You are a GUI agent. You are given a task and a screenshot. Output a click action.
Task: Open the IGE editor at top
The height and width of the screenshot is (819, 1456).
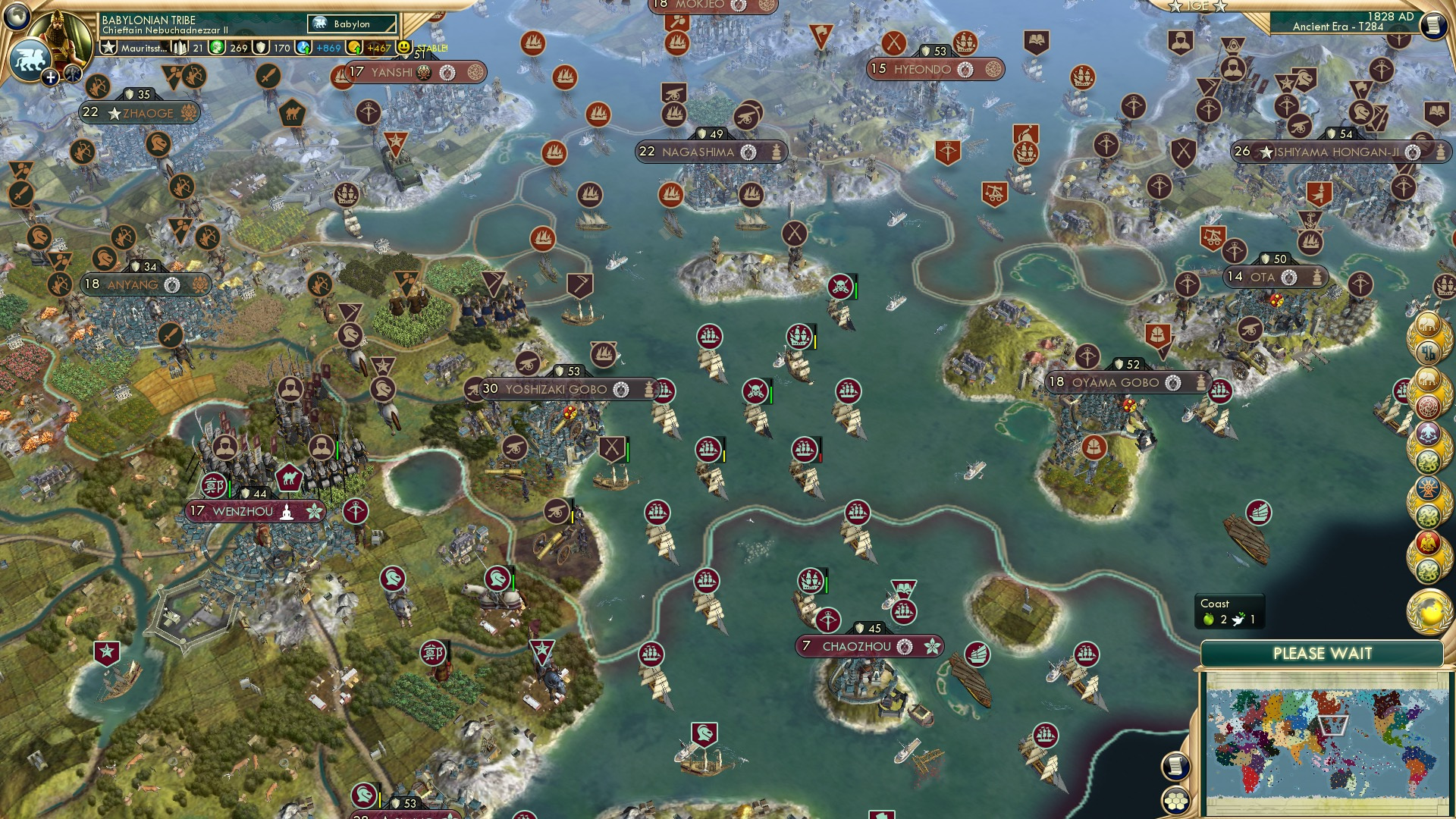[x=1197, y=6]
